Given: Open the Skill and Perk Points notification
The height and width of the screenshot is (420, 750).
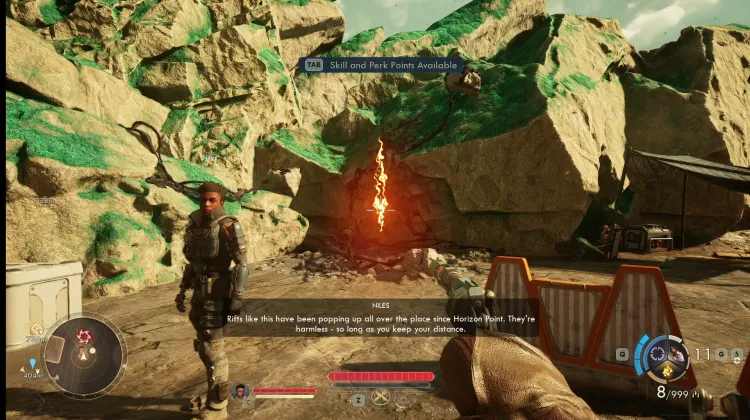Looking at the screenshot, I should click(x=383, y=65).
